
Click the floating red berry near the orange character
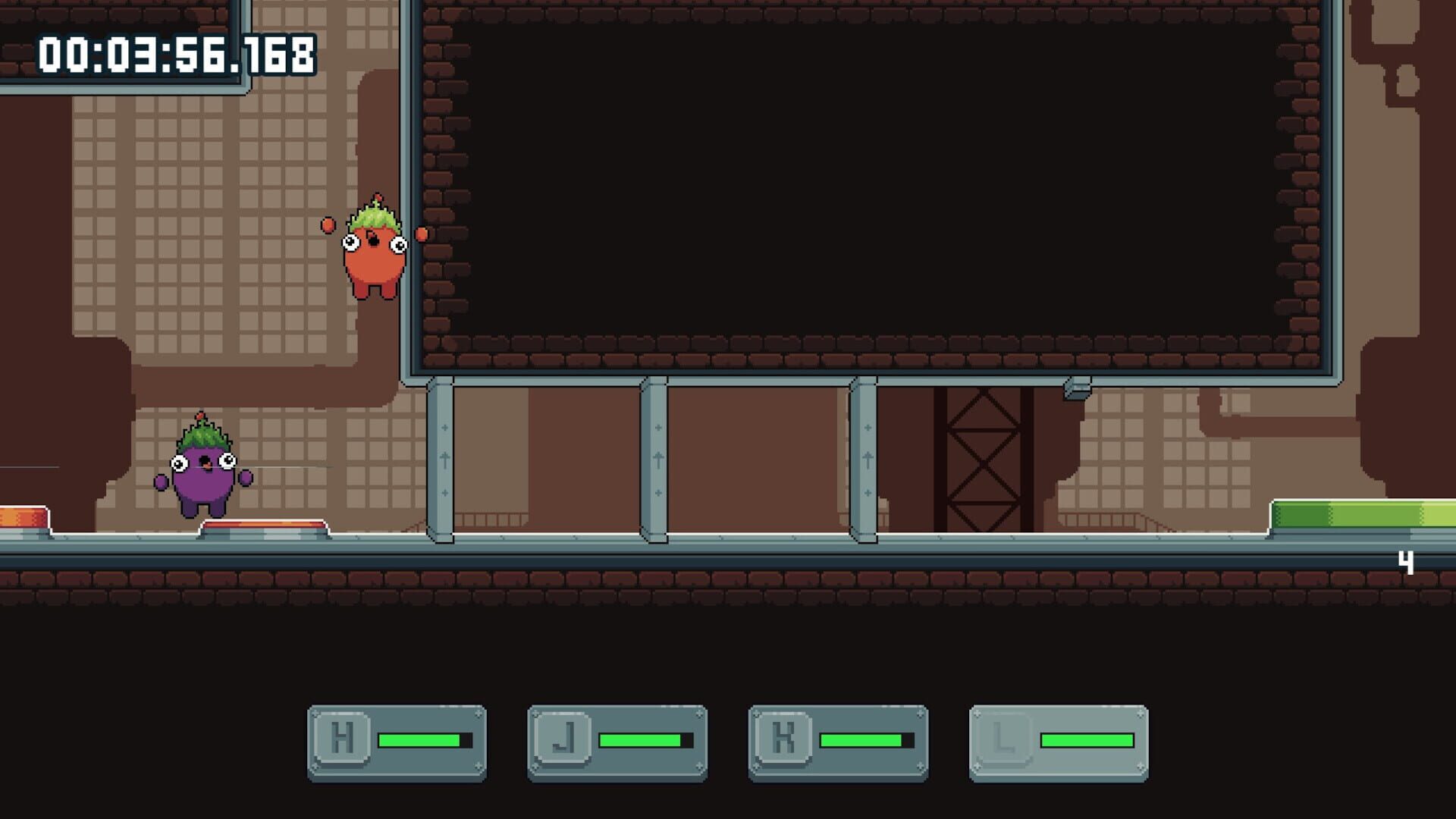click(x=327, y=225)
